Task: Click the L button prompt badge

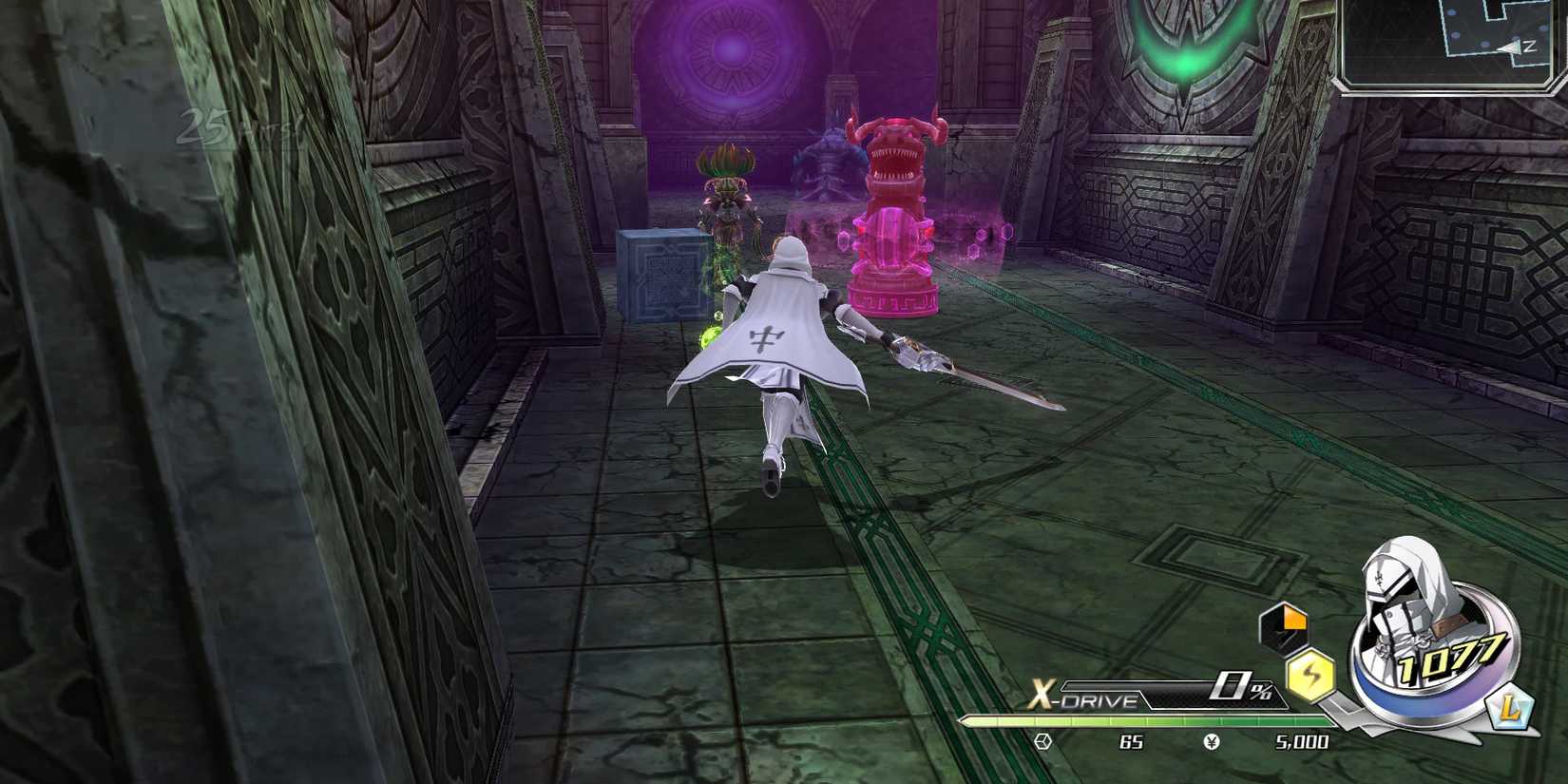Action: (1510, 707)
